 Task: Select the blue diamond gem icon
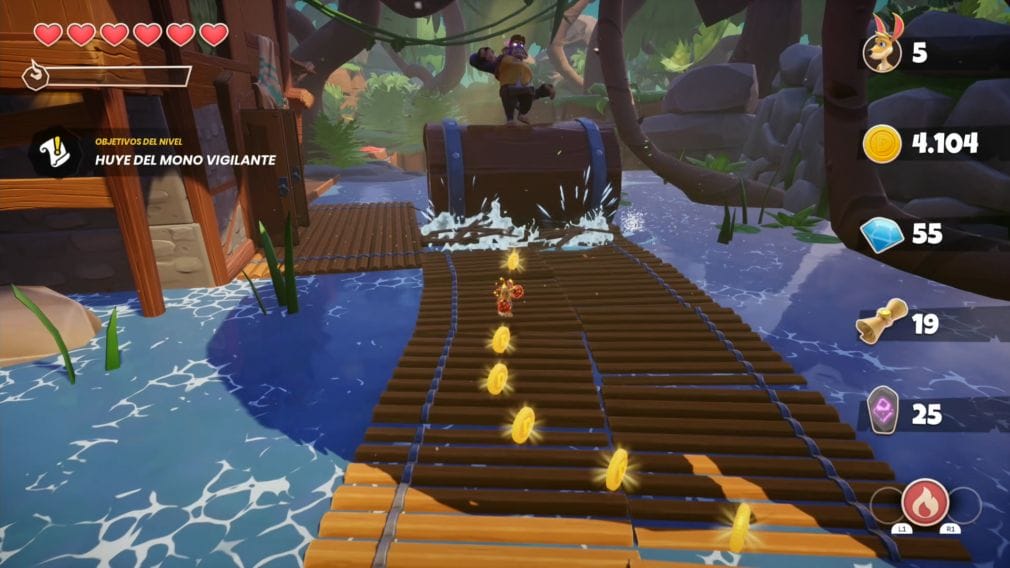(x=882, y=233)
